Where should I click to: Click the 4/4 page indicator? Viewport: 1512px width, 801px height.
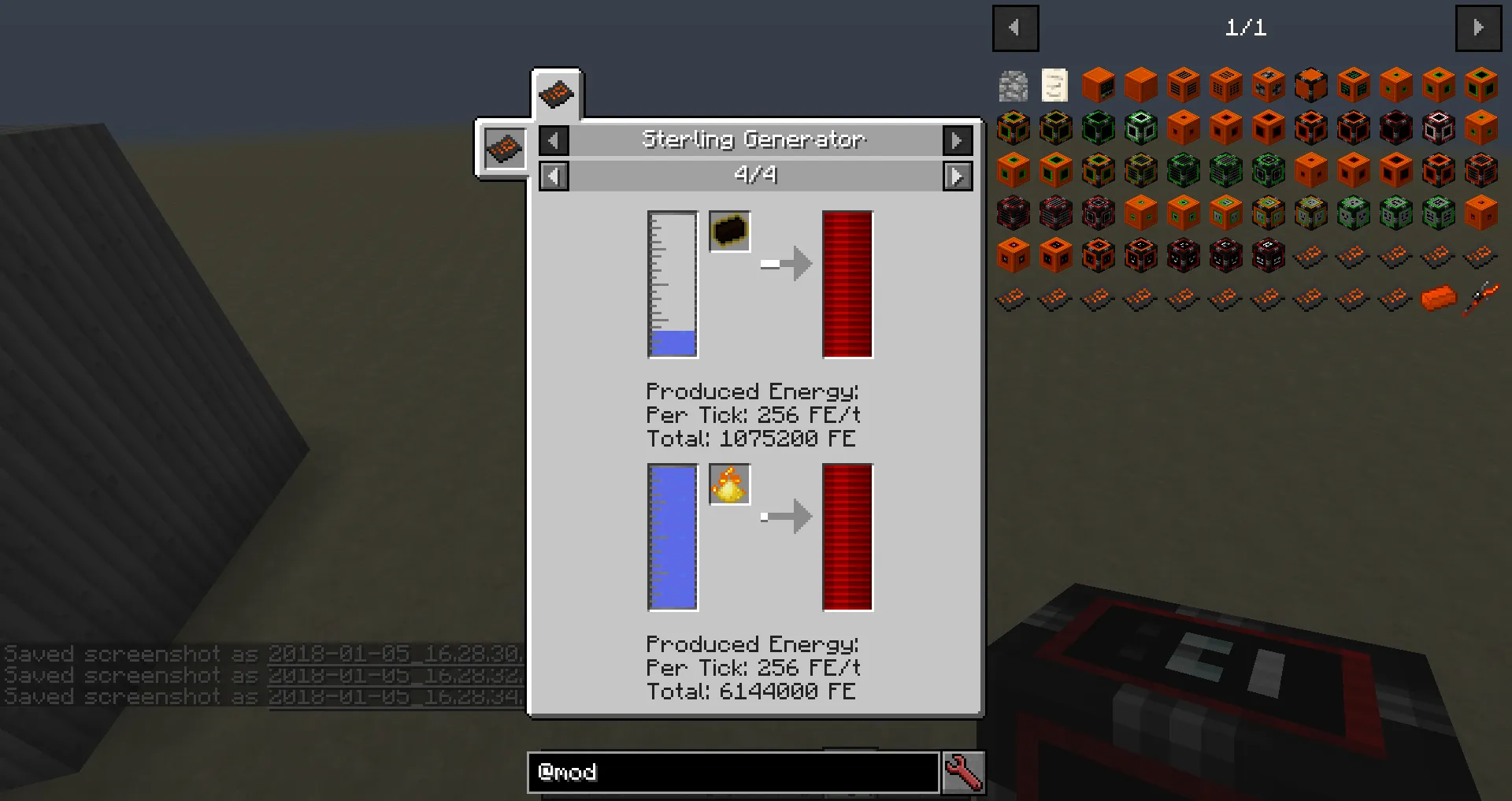(x=755, y=175)
